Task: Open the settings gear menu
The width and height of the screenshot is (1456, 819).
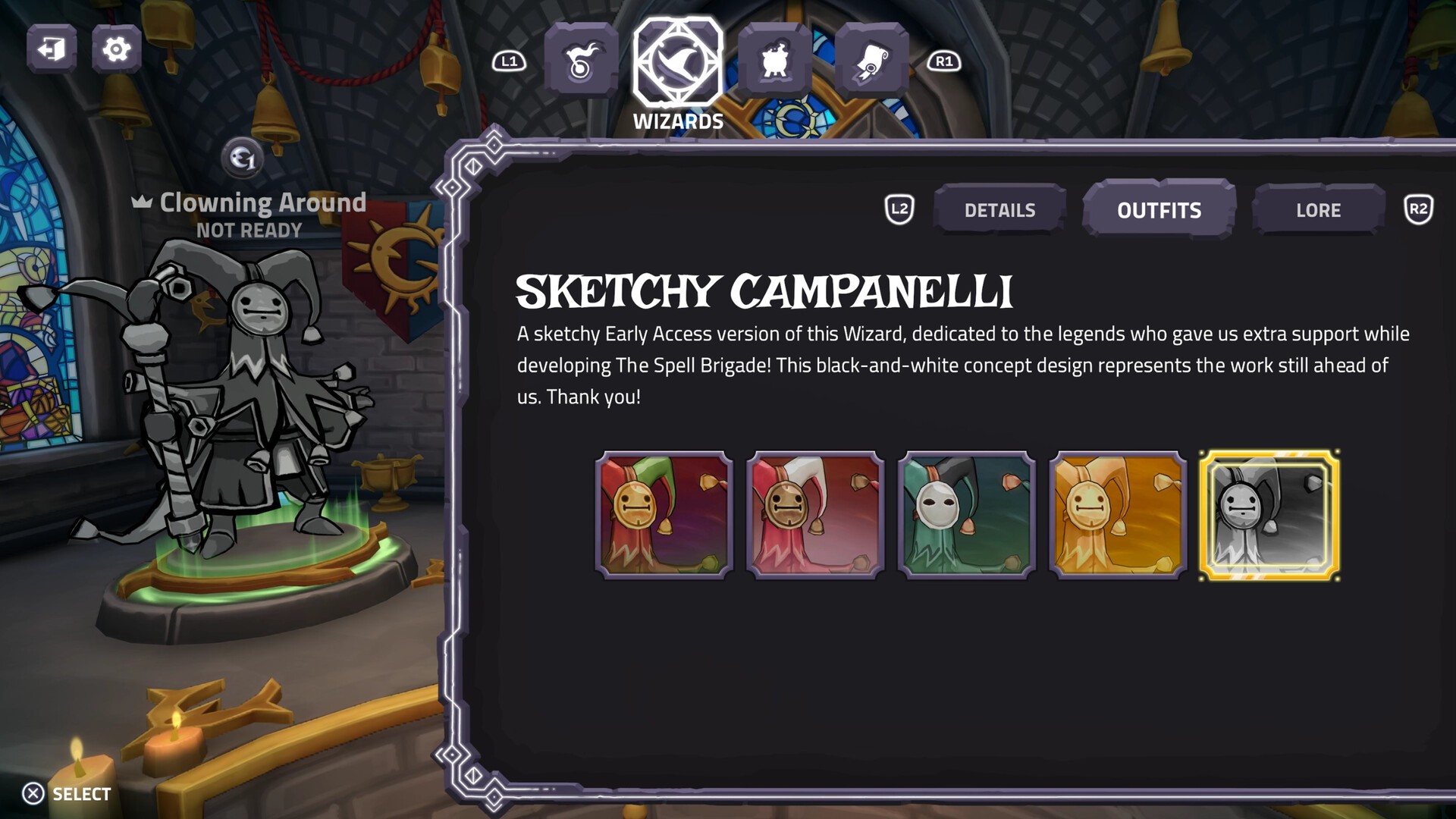Action: 116,49
